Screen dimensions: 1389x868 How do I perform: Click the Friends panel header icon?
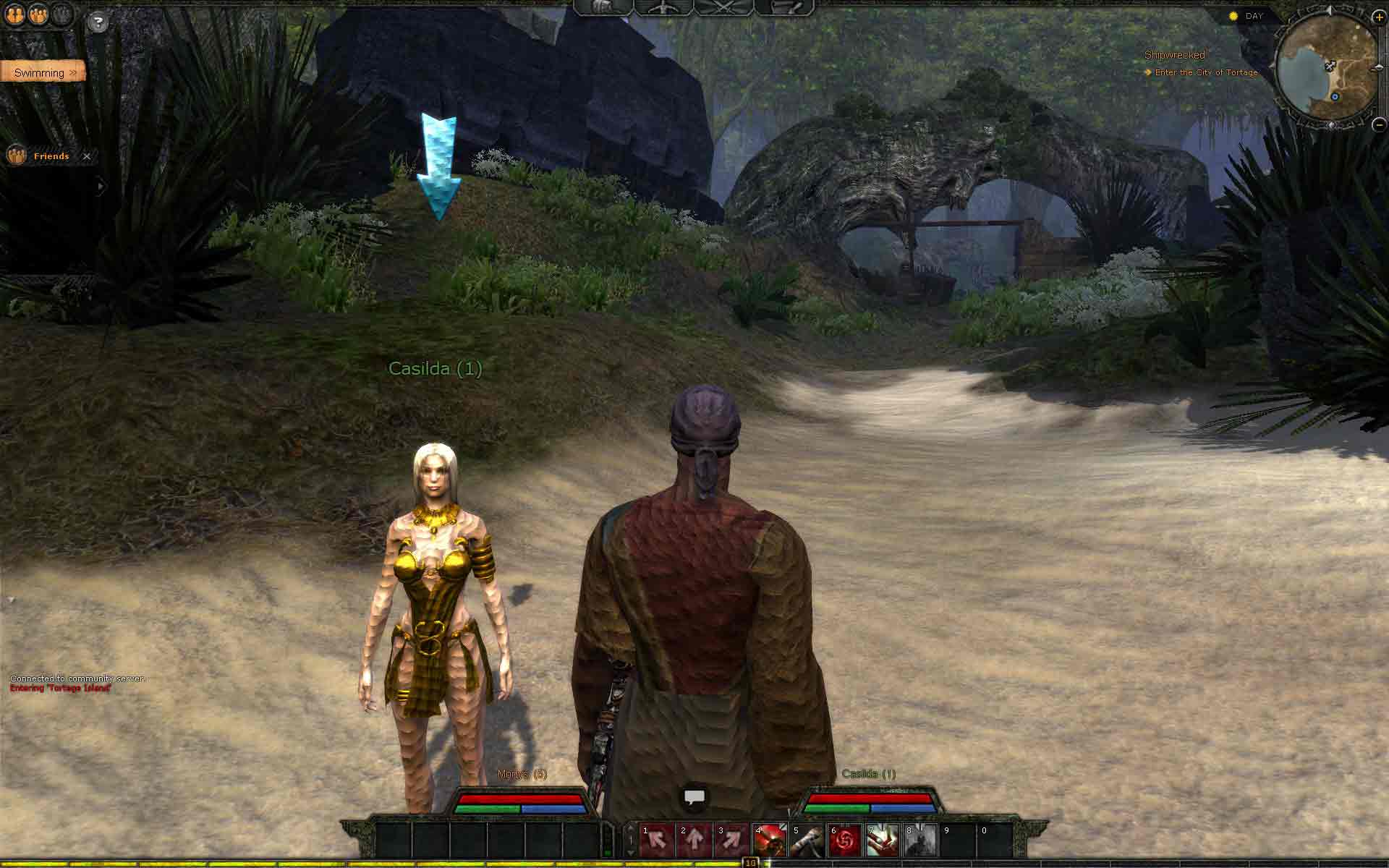coord(16,156)
